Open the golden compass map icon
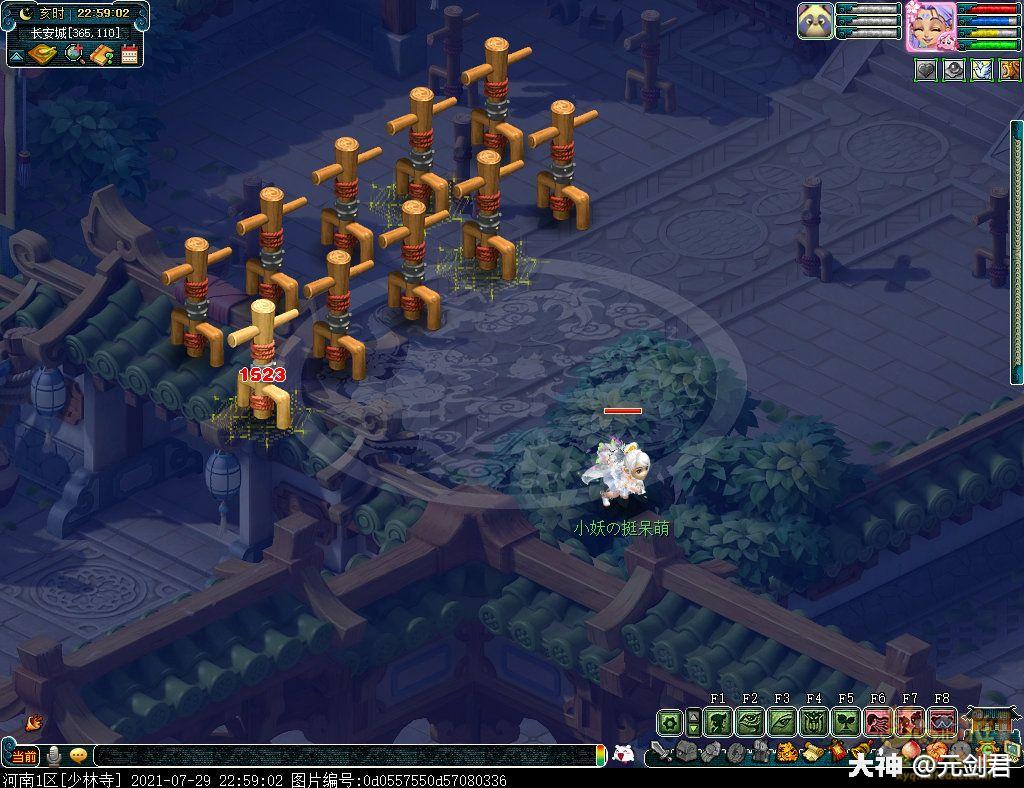 tap(40, 53)
